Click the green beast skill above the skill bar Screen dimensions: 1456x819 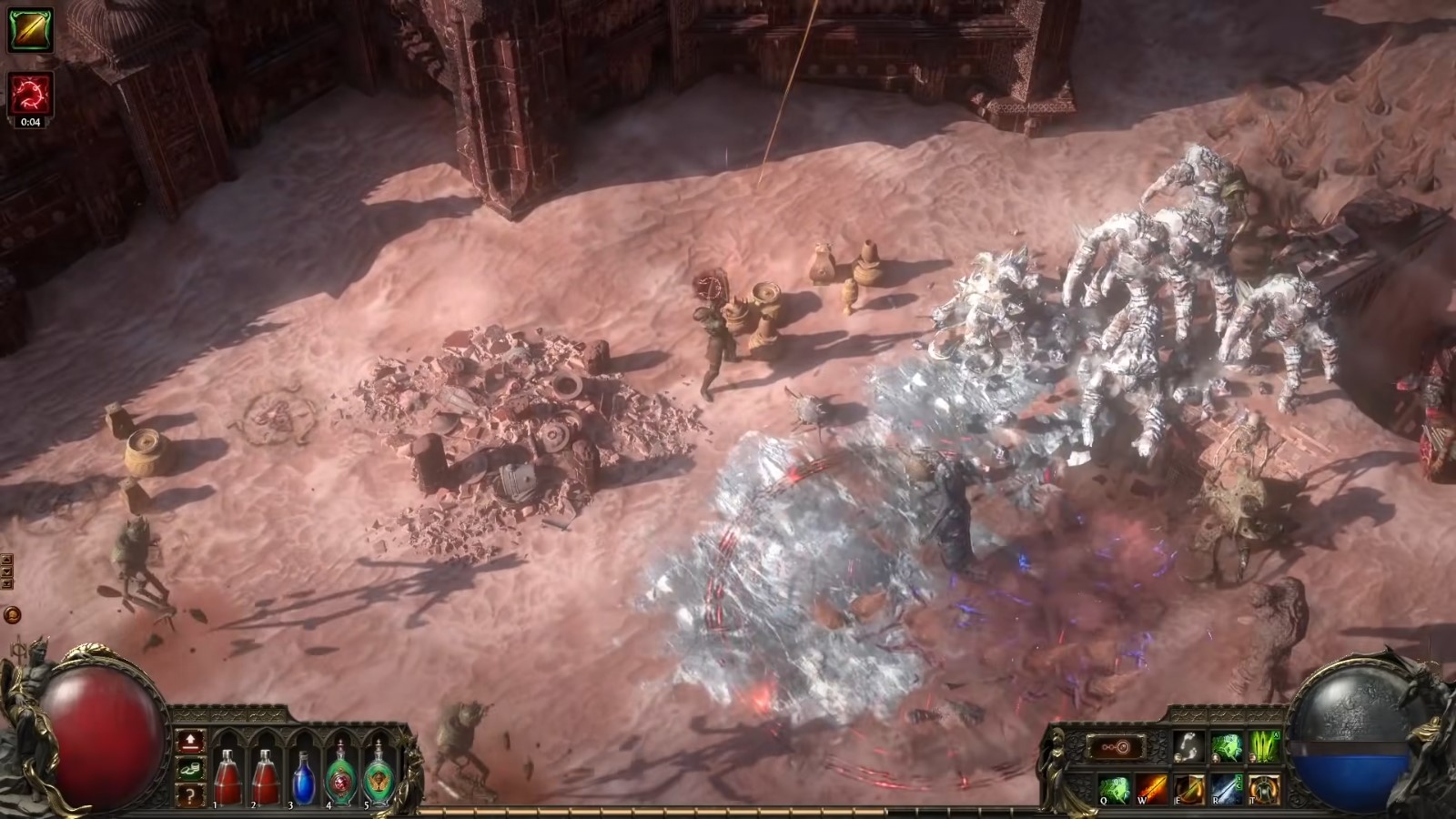(x=1228, y=745)
